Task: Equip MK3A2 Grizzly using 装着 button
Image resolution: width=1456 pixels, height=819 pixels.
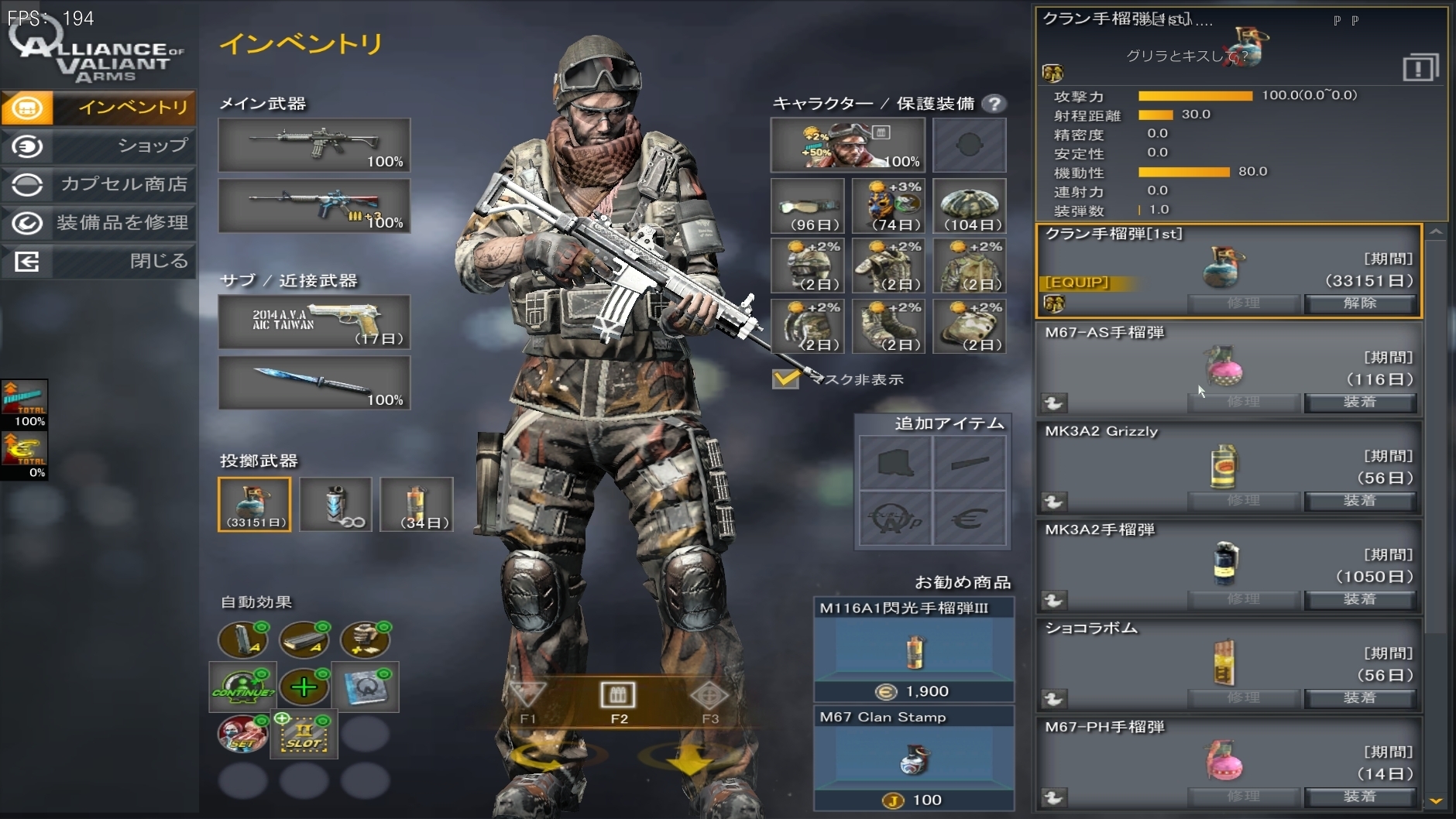Action: pyautogui.click(x=1360, y=500)
